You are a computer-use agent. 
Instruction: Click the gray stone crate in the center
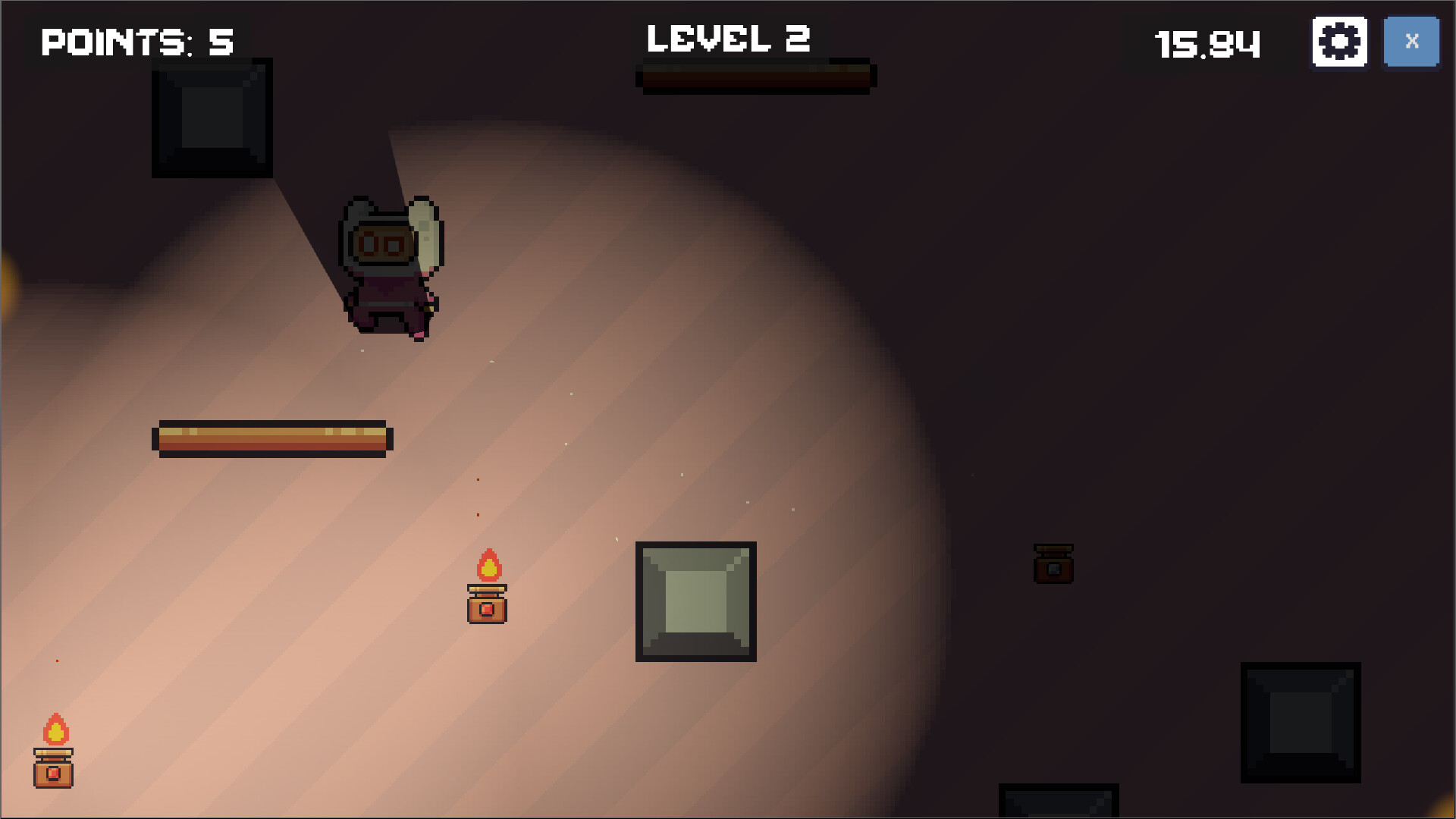(695, 601)
